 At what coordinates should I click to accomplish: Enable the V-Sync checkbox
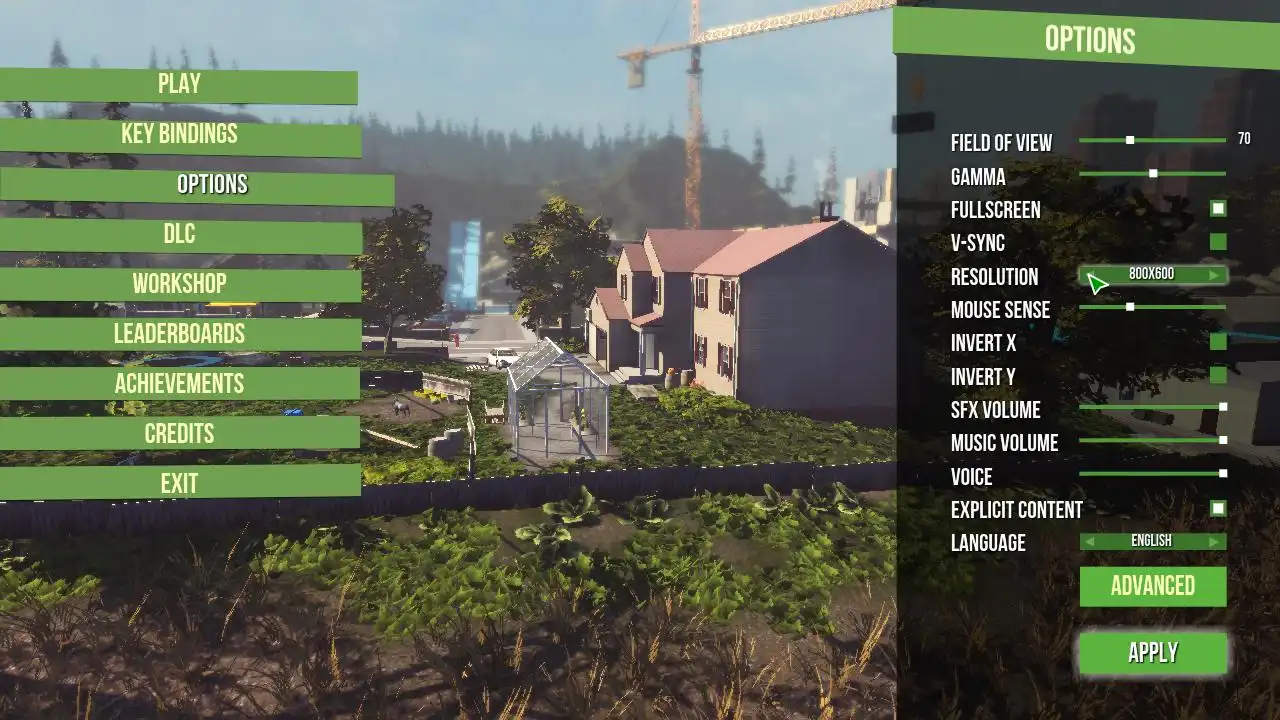[x=1218, y=242]
